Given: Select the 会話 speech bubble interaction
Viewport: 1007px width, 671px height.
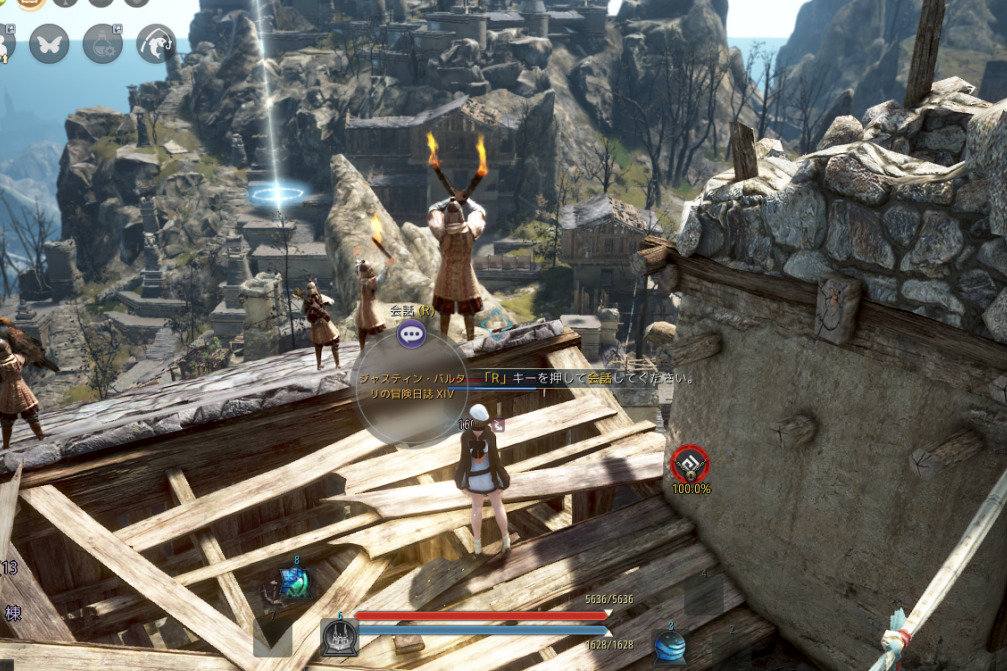Looking at the screenshot, I should tap(411, 334).
